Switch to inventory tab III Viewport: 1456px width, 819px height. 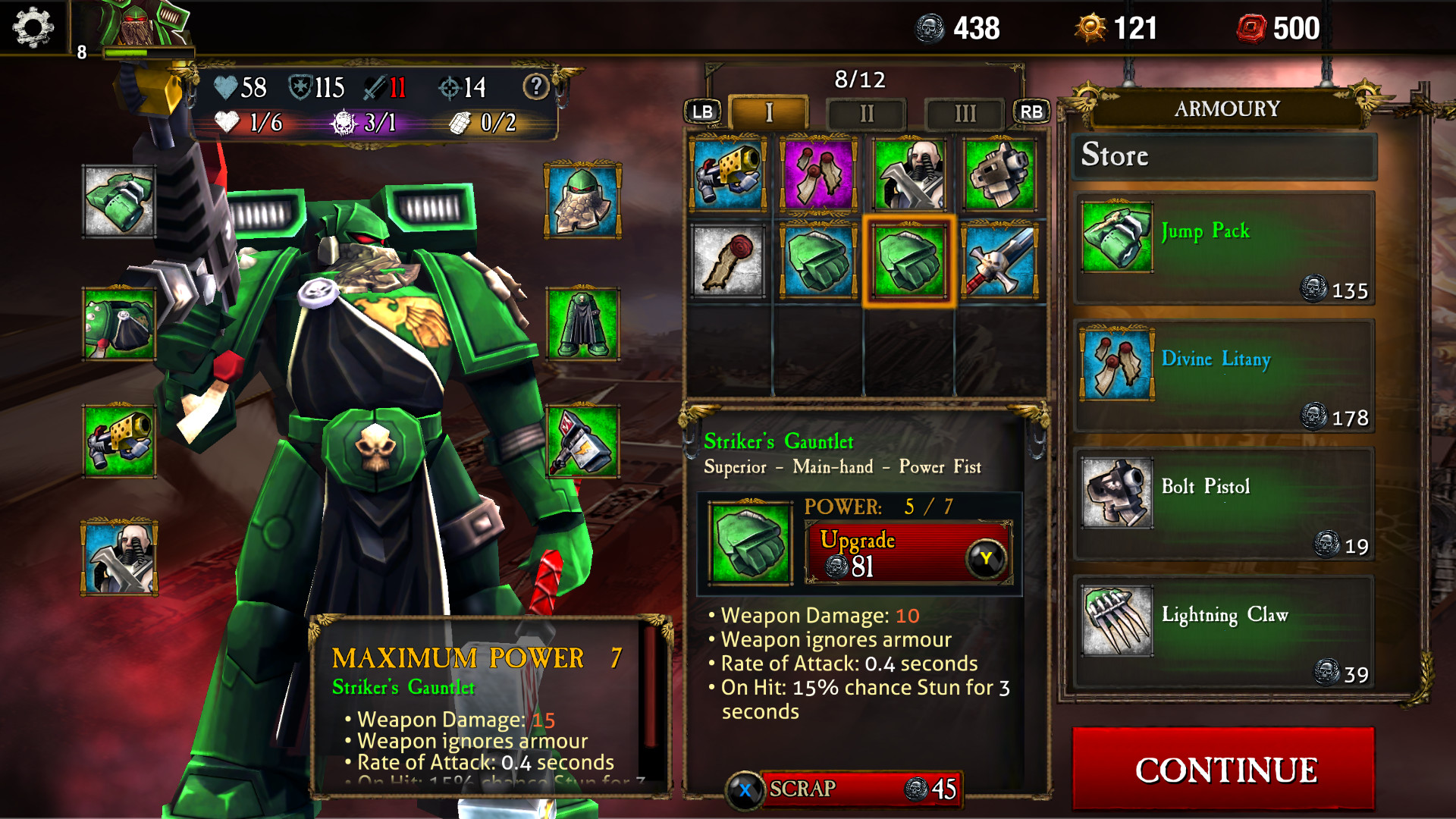pyautogui.click(x=965, y=114)
